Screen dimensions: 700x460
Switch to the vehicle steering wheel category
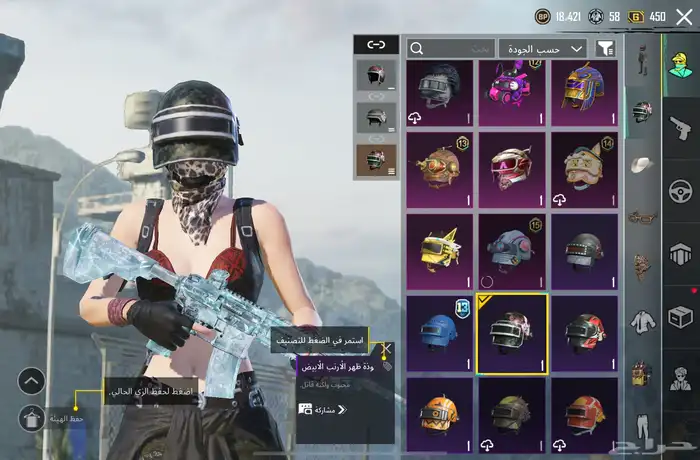[x=681, y=191]
